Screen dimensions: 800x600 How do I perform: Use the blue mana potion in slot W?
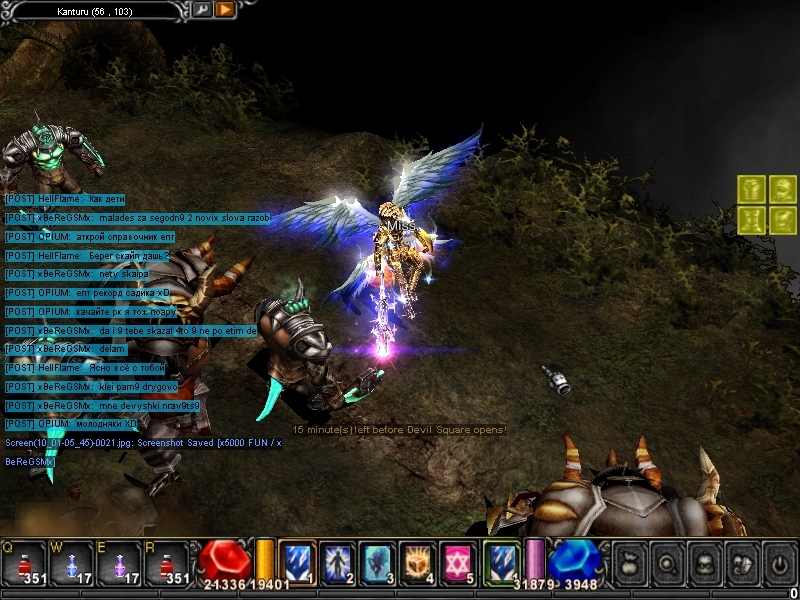point(72,563)
